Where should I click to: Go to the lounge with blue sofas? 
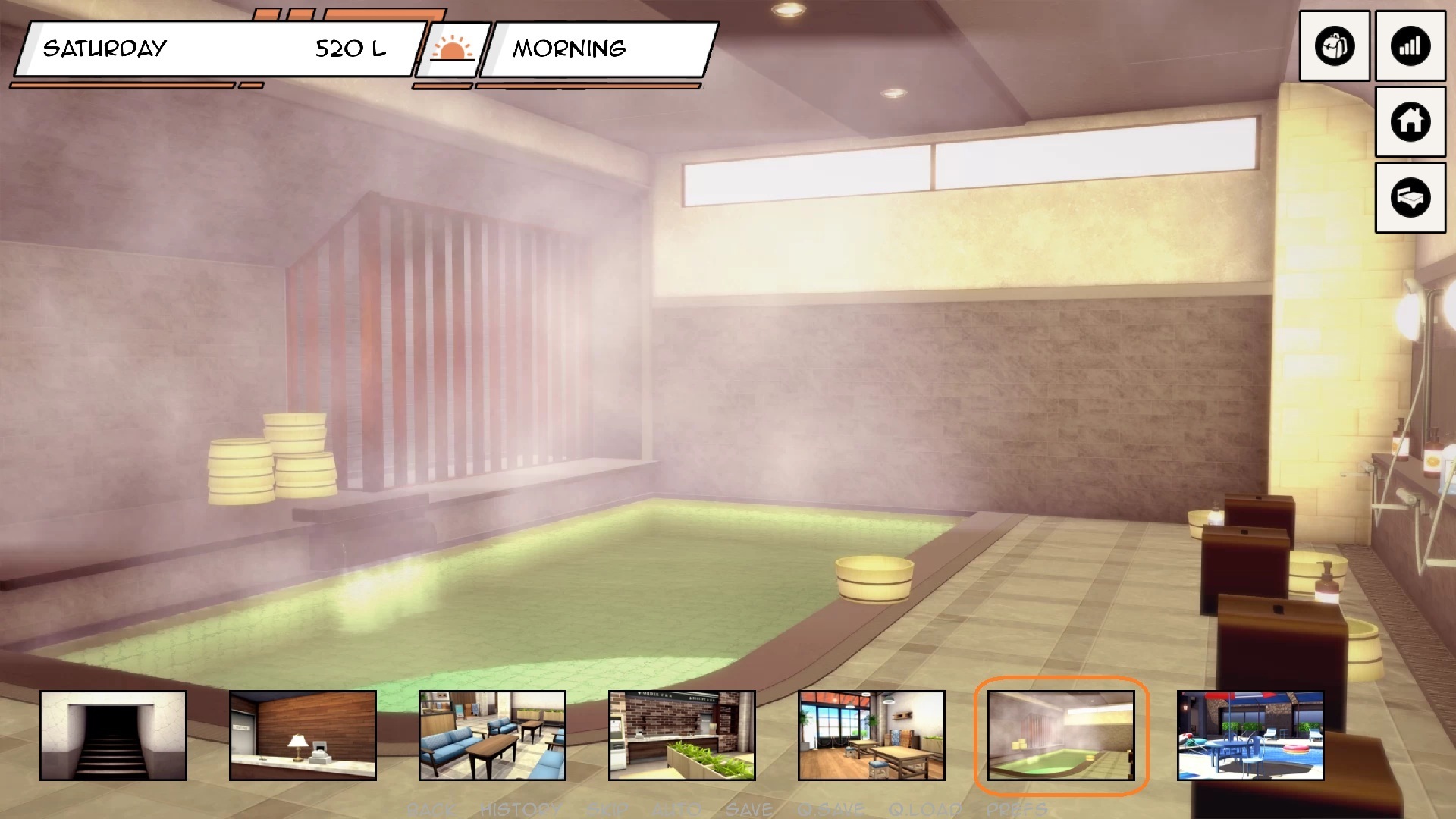(492, 735)
